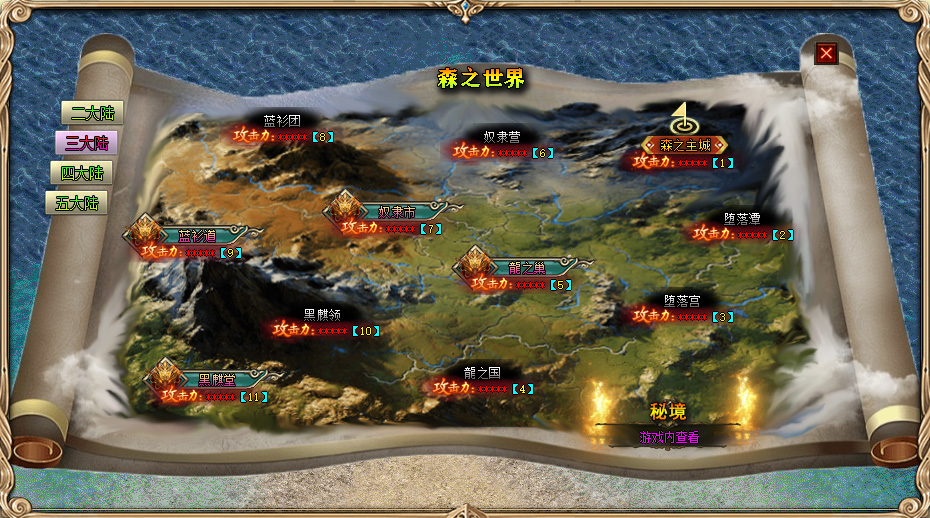Choose the 蓝衫道 boss location
The image size is (930, 518).
(x=197, y=237)
